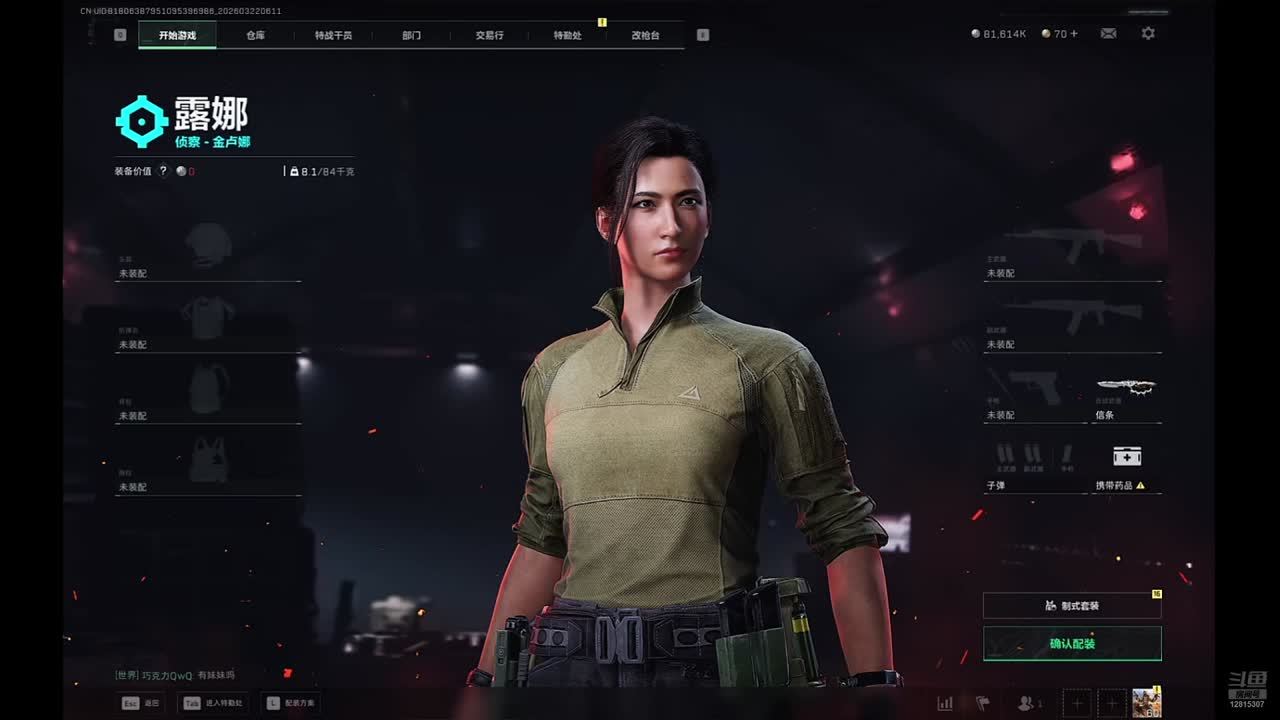Open the player avatar thumbnail
This screenshot has width=1280, height=720.
click(1146, 703)
